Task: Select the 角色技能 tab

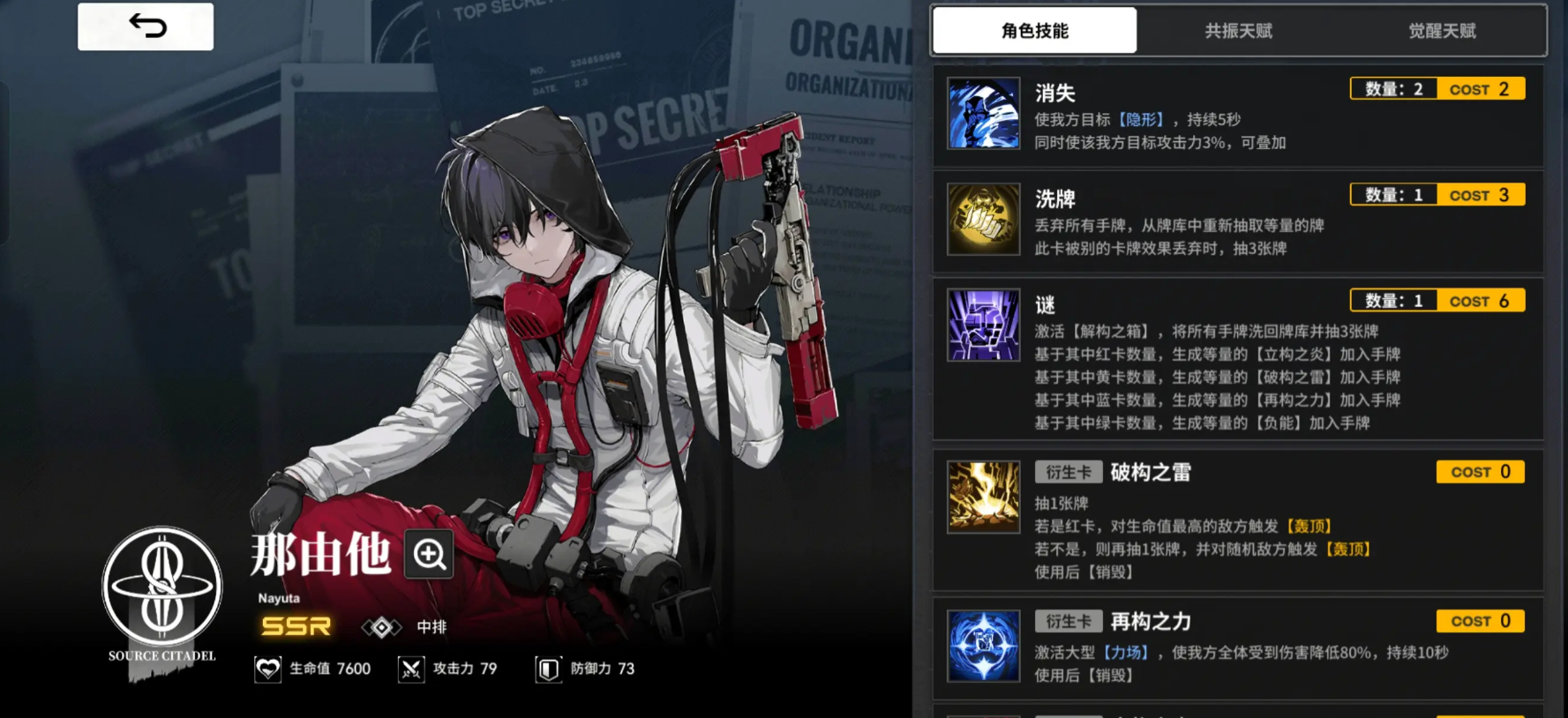Action: (x=1034, y=31)
